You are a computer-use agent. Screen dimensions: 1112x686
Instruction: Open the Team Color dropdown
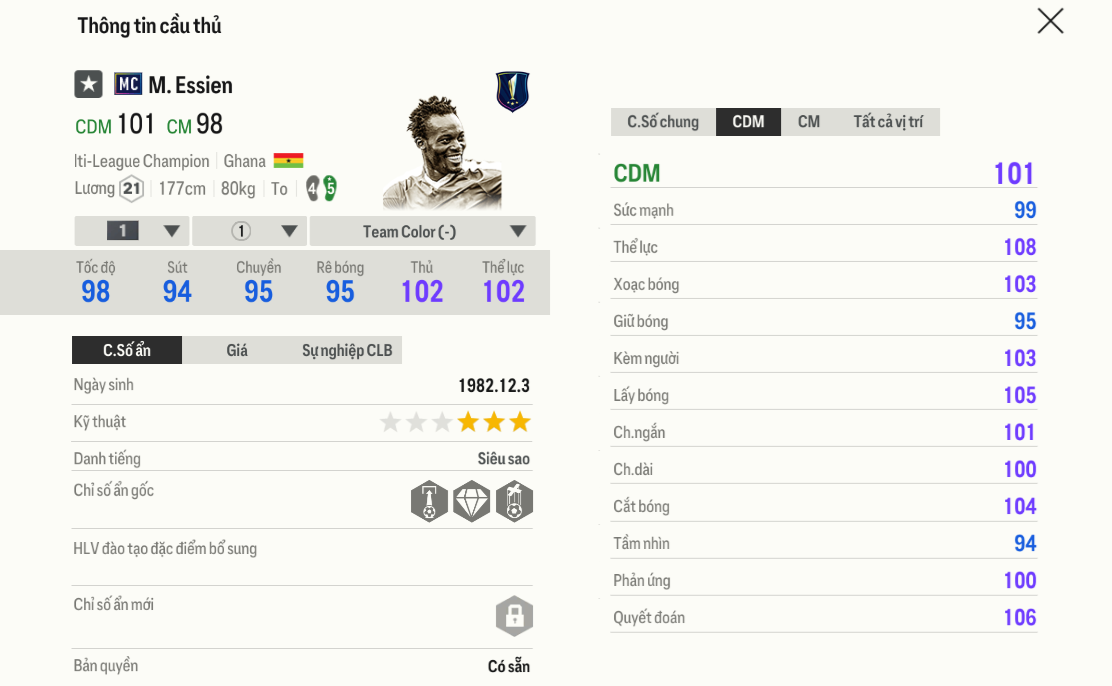pyautogui.click(x=422, y=231)
